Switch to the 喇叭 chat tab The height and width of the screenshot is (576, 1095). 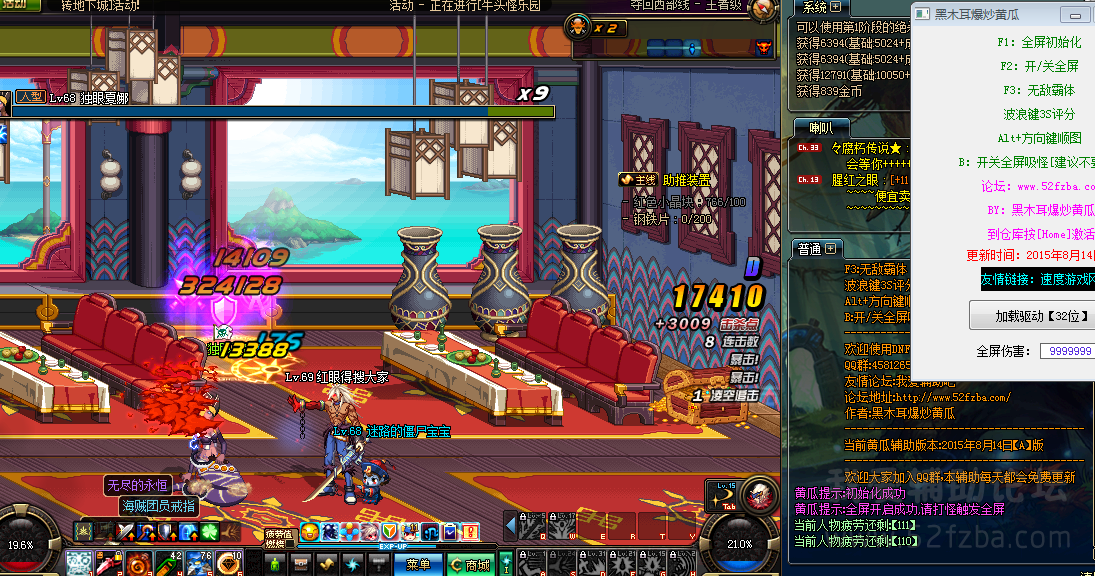(x=820, y=127)
